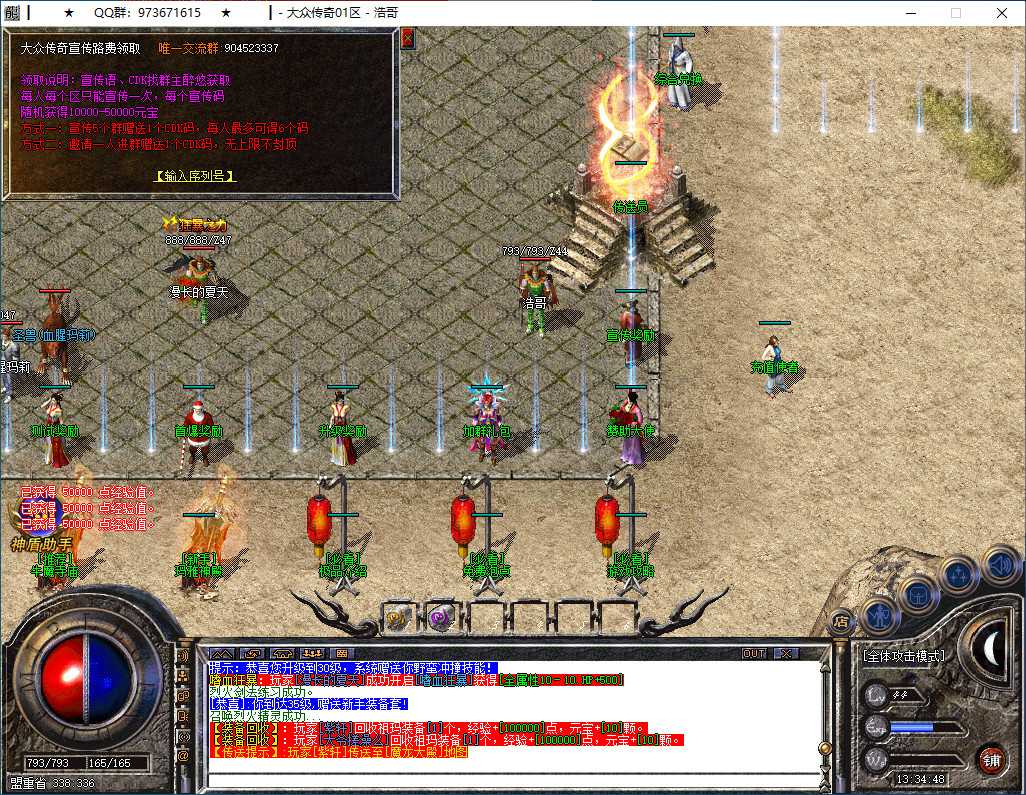Toggle the speaker sound round button
Viewport: 1026px width, 795px height.
[x=1001, y=565]
